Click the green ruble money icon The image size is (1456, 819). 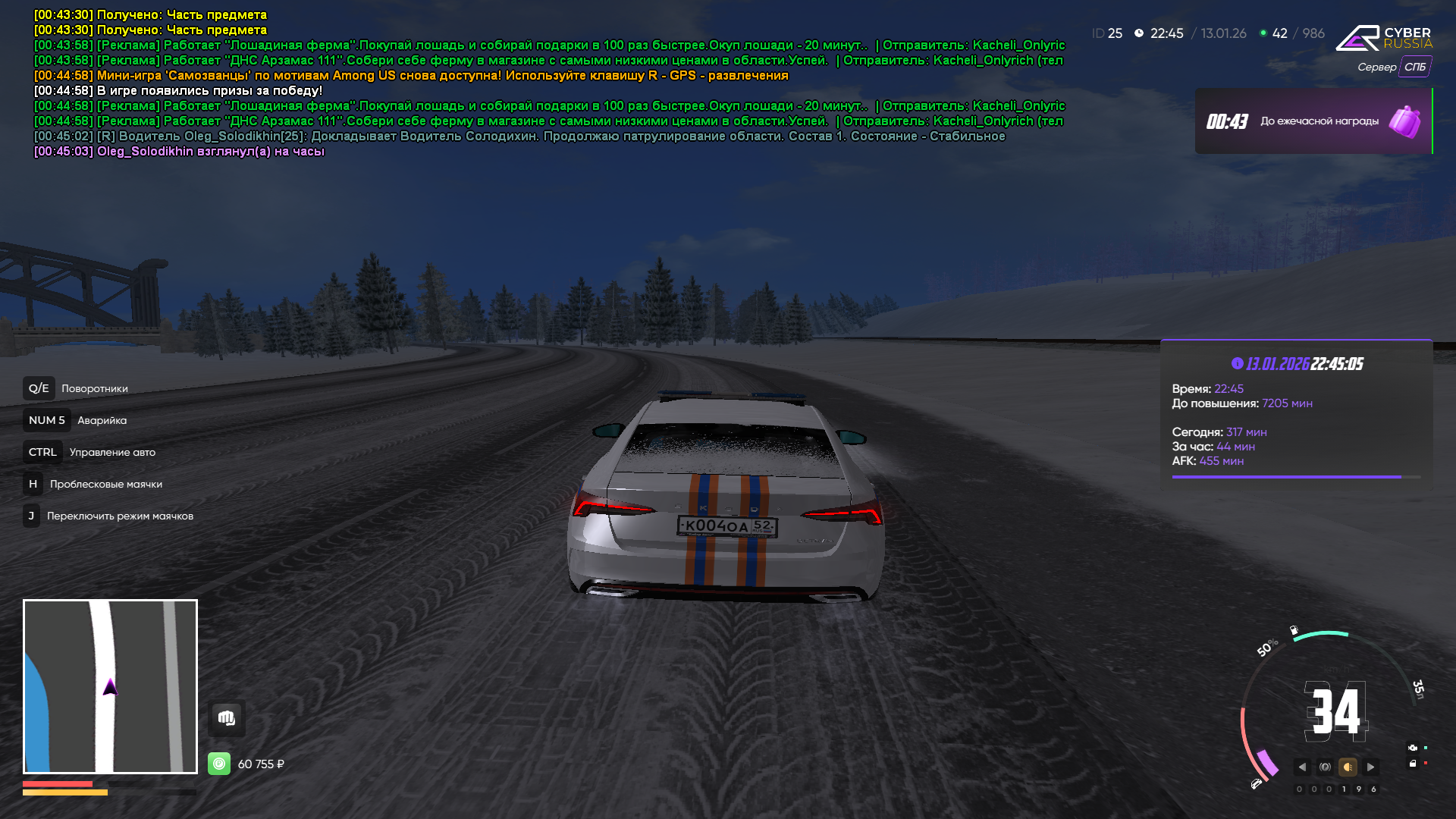pos(219,764)
